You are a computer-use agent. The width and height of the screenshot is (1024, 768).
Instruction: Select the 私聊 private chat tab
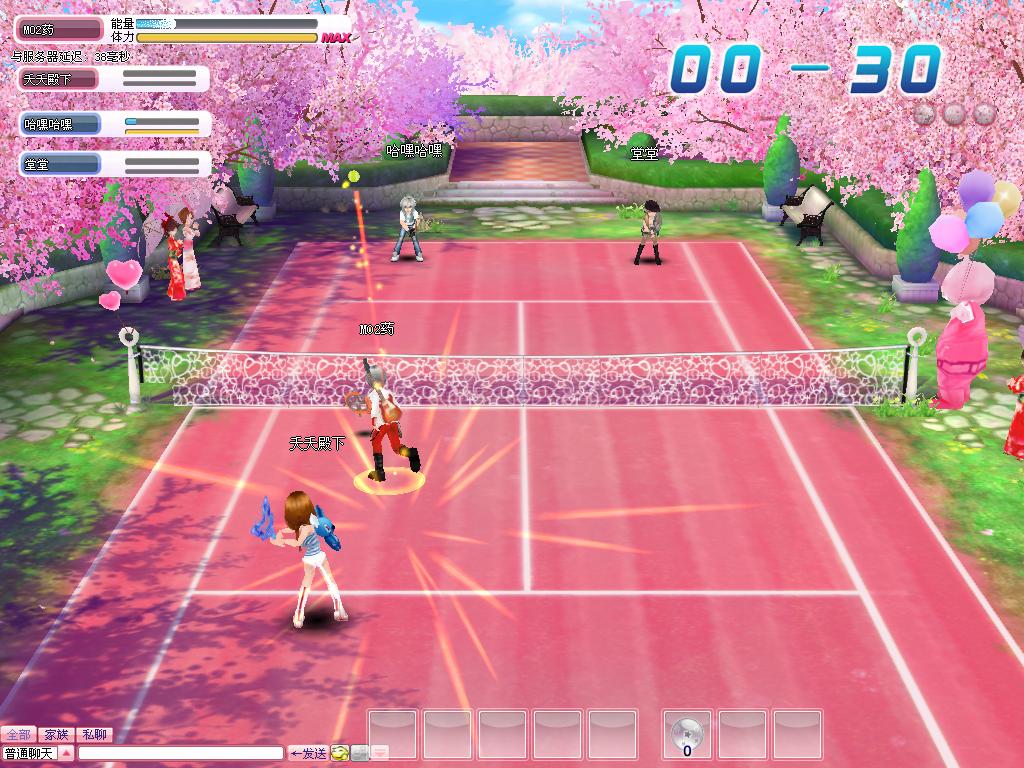pyautogui.click(x=95, y=735)
